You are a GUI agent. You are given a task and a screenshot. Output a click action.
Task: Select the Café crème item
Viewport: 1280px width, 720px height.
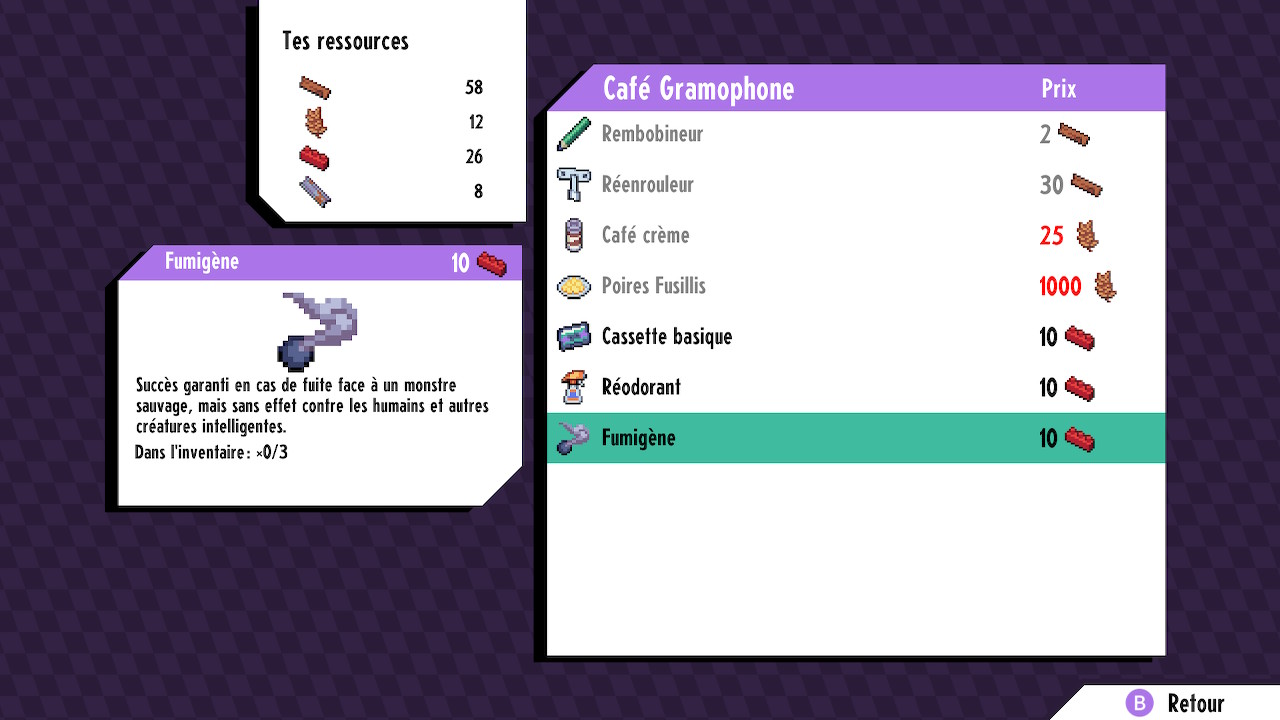point(645,236)
